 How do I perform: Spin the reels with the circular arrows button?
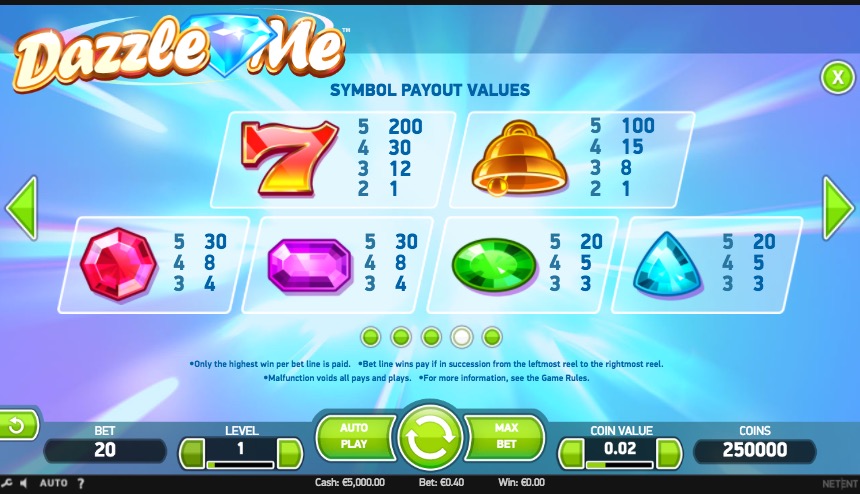pos(430,438)
